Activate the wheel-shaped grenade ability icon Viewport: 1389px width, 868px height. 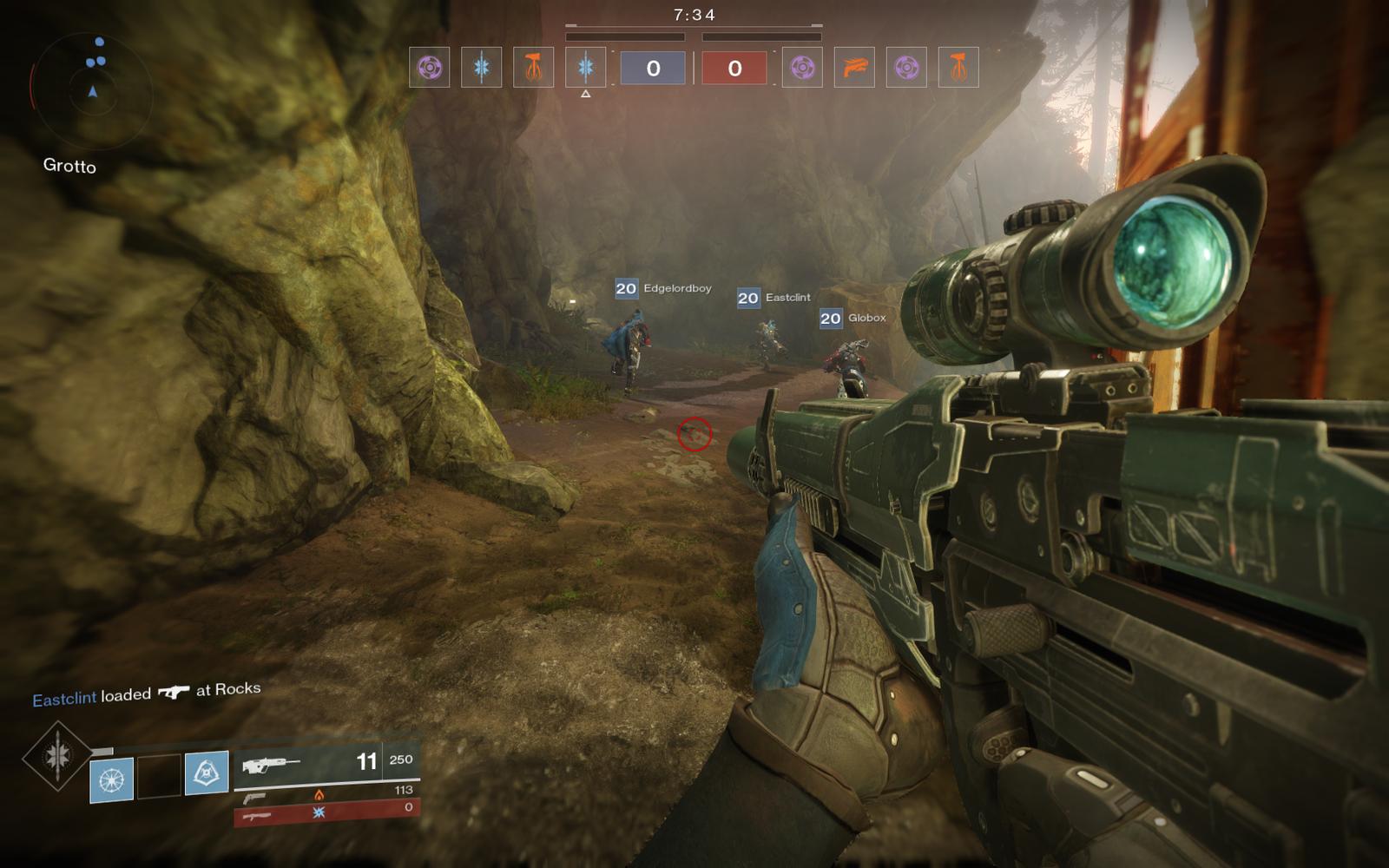112,779
